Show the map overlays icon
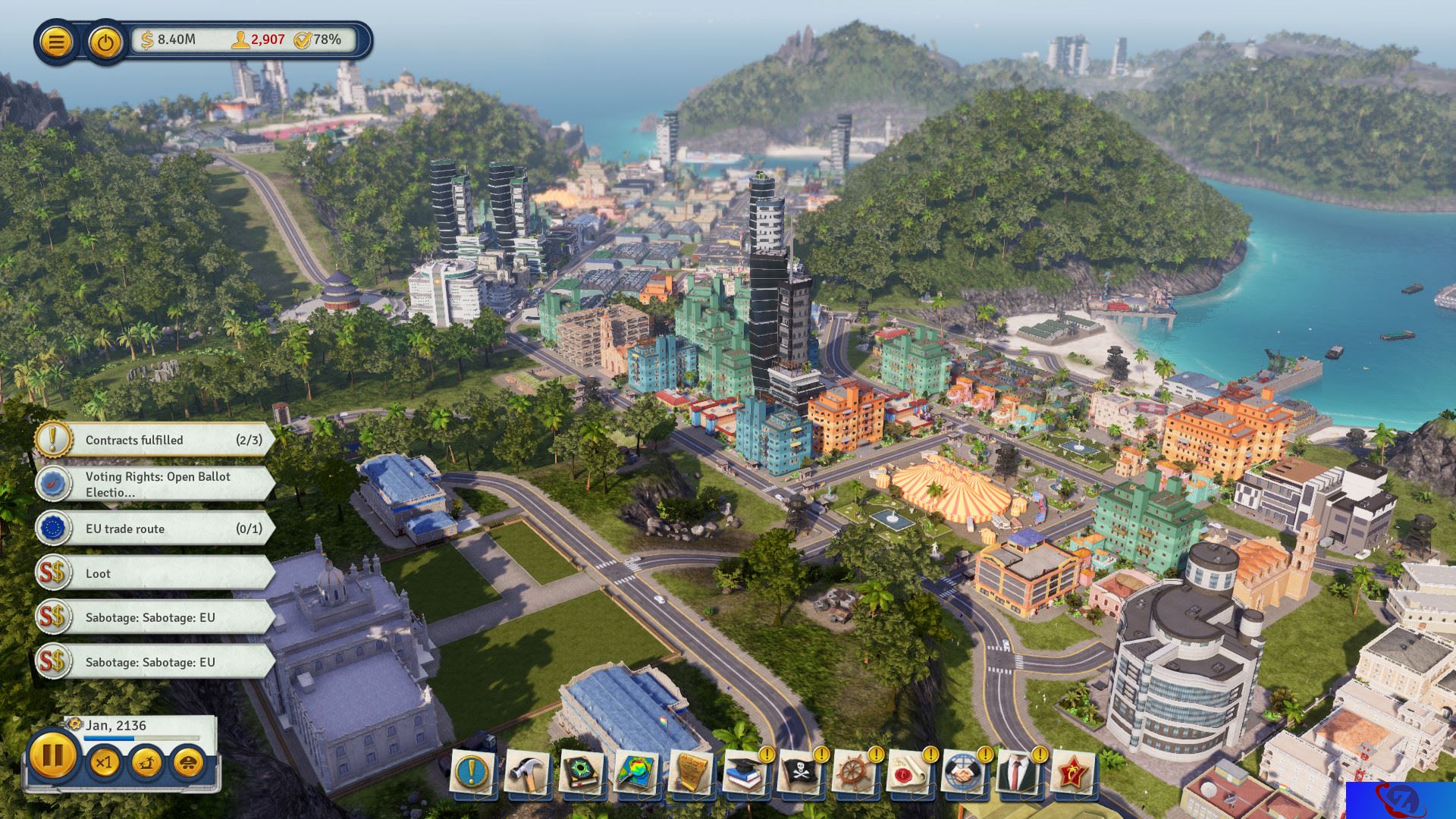This screenshot has width=1456, height=819. pyautogui.click(x=636, y=773)
